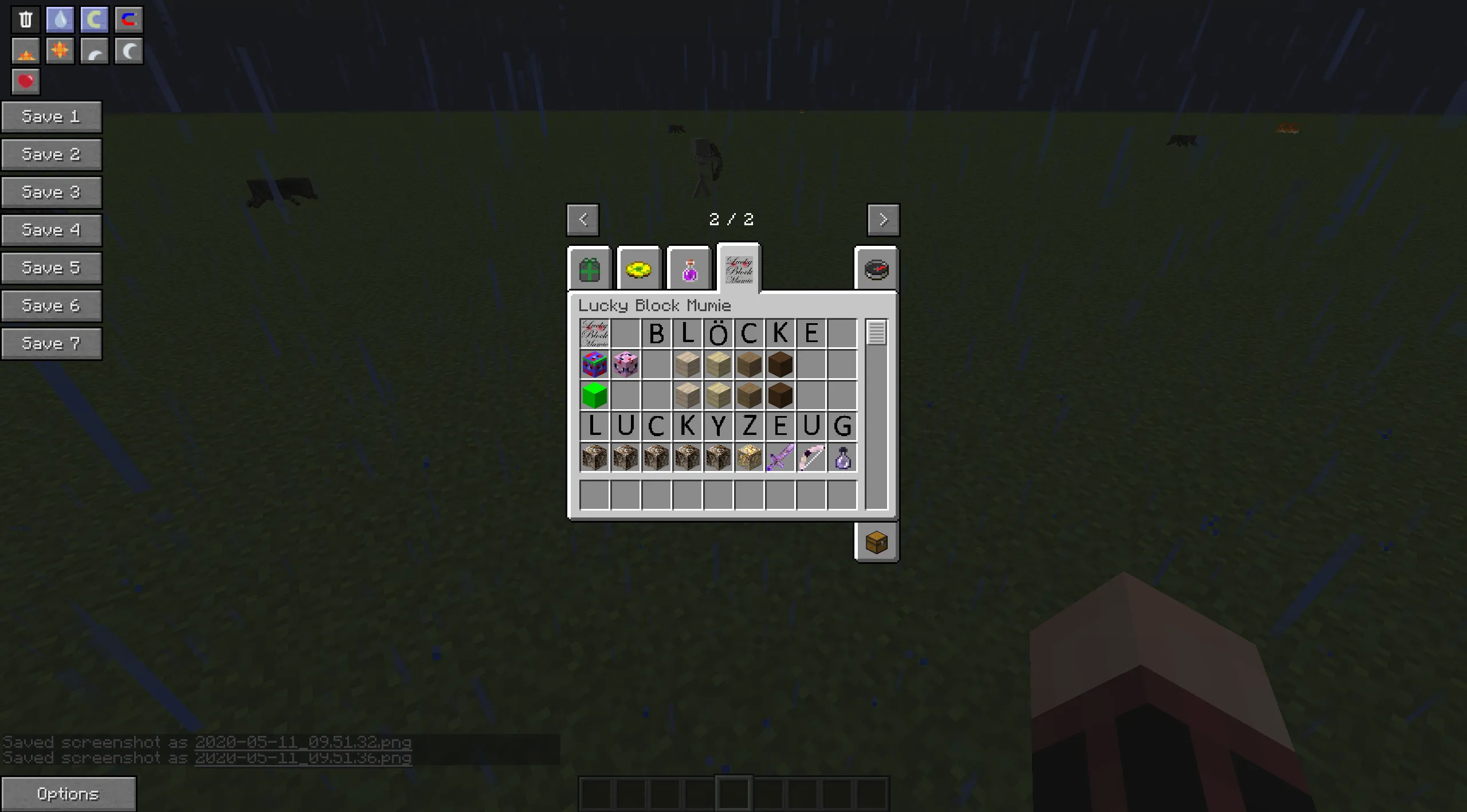
Task: Toggle the magnet mode icon
Action: tap(128, 19)
